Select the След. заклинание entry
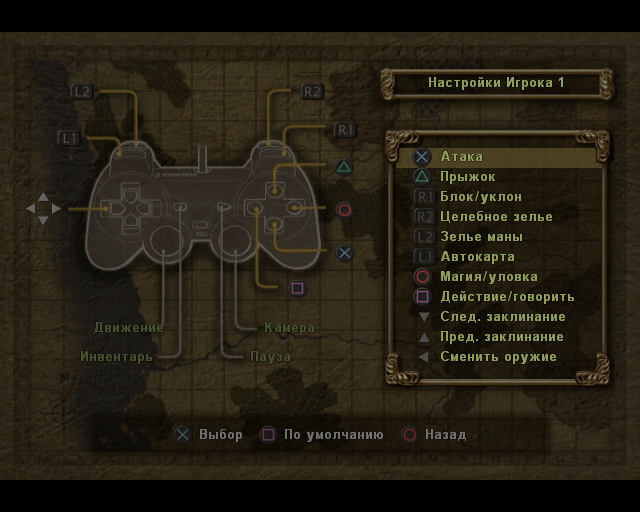 pos(501,317)
